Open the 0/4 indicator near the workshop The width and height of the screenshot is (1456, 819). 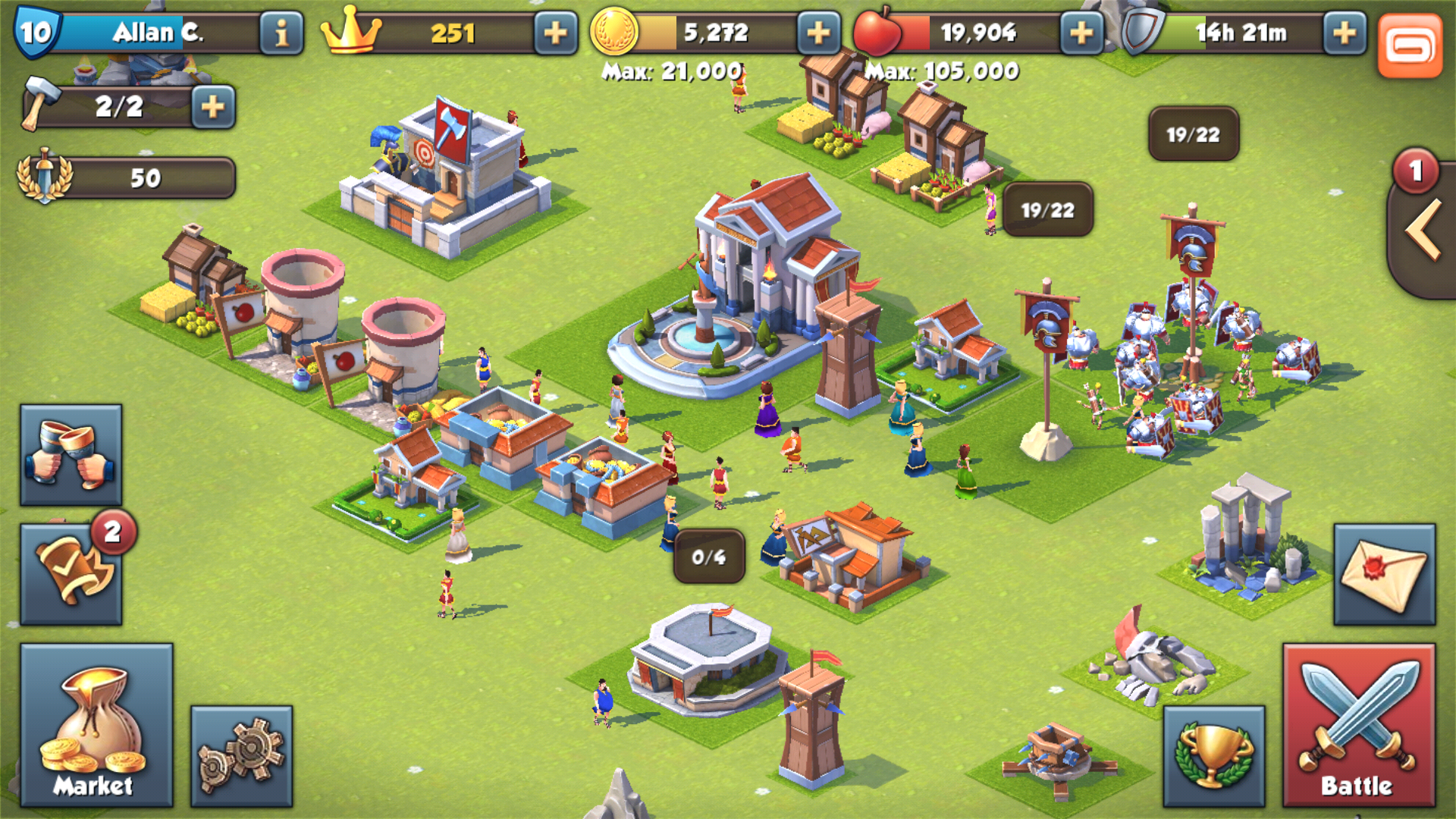pos(711,557)
